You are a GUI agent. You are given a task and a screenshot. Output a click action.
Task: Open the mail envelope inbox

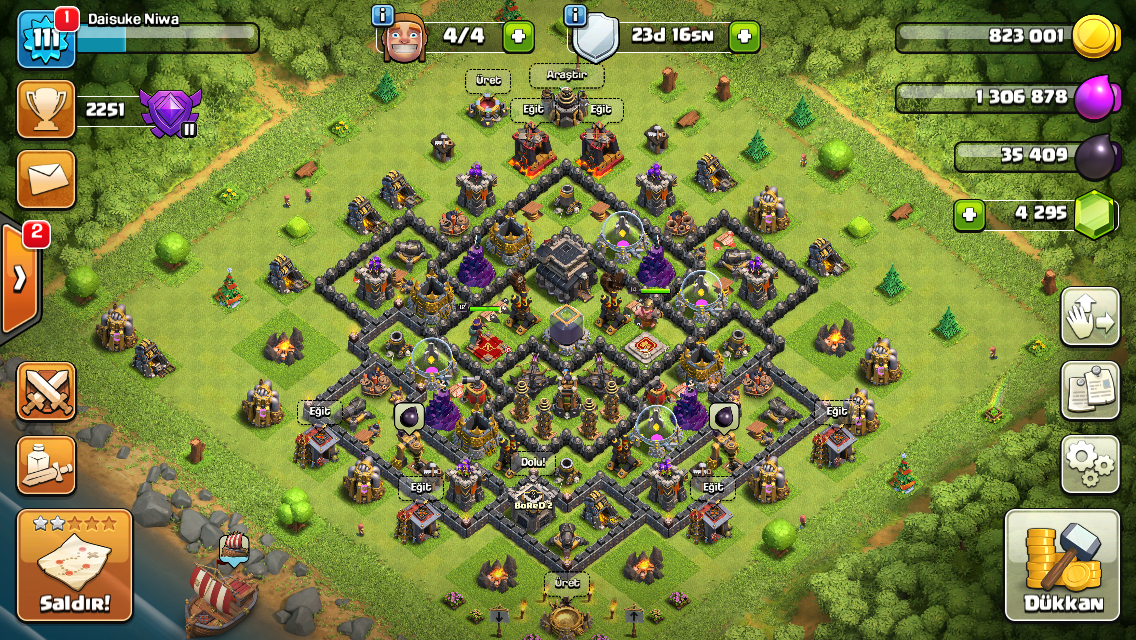46,179
